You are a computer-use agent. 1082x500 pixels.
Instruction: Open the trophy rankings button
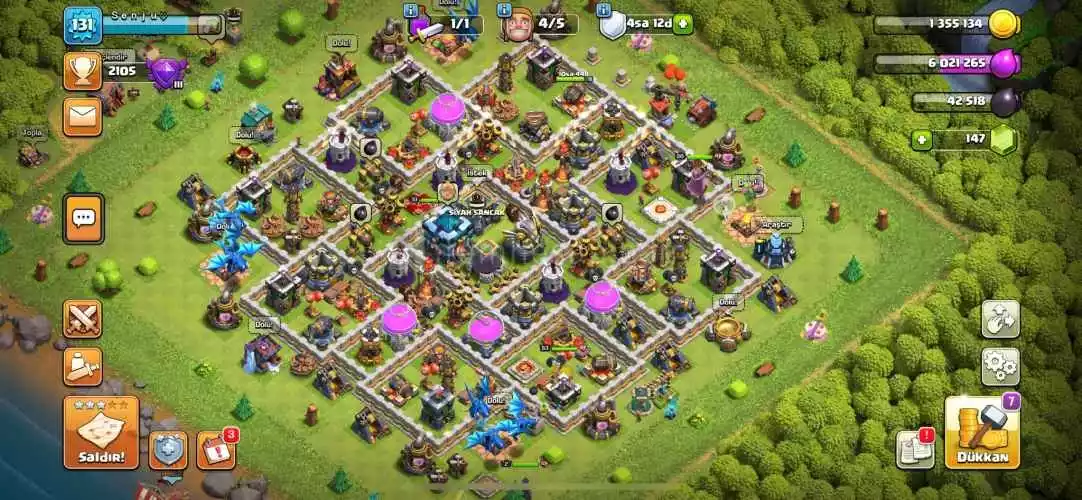point(83,70)
